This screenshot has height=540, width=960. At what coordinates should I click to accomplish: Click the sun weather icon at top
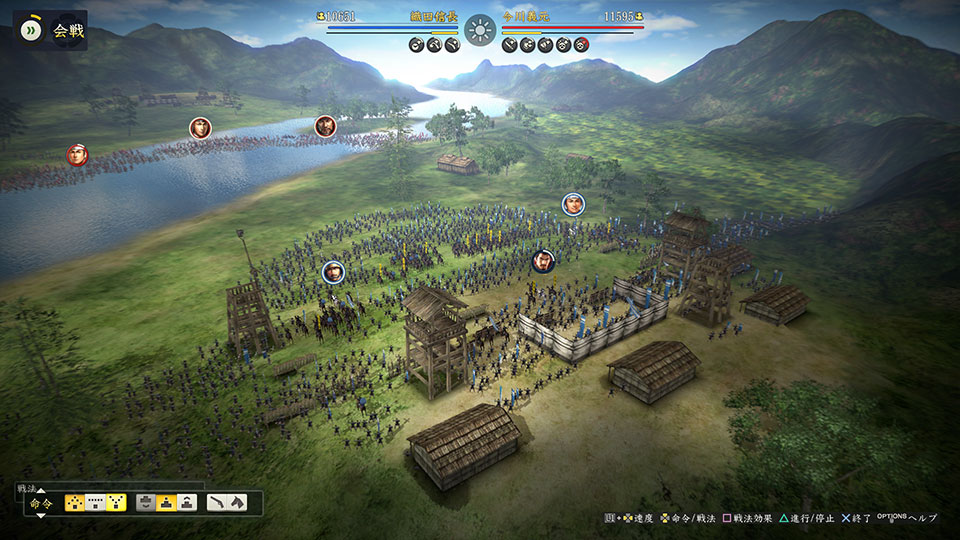click(x=480, y=29)
